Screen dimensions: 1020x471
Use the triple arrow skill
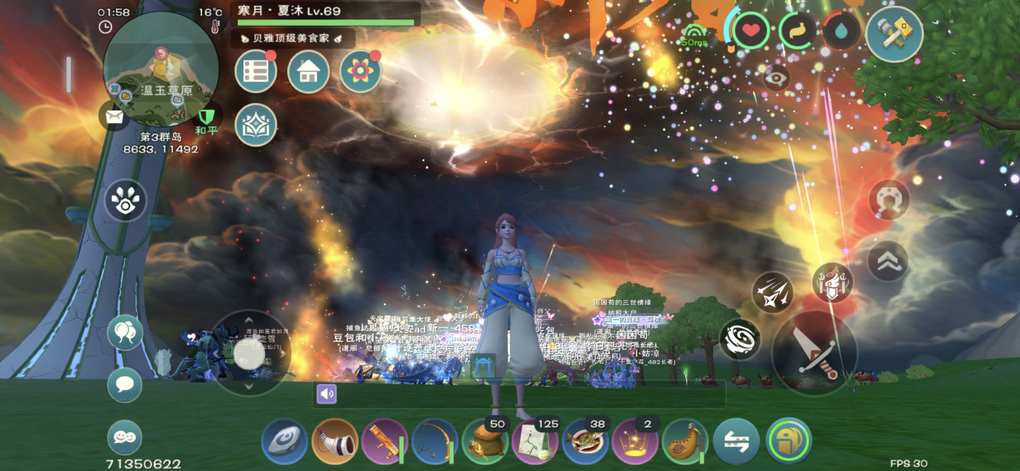(773, 292)
